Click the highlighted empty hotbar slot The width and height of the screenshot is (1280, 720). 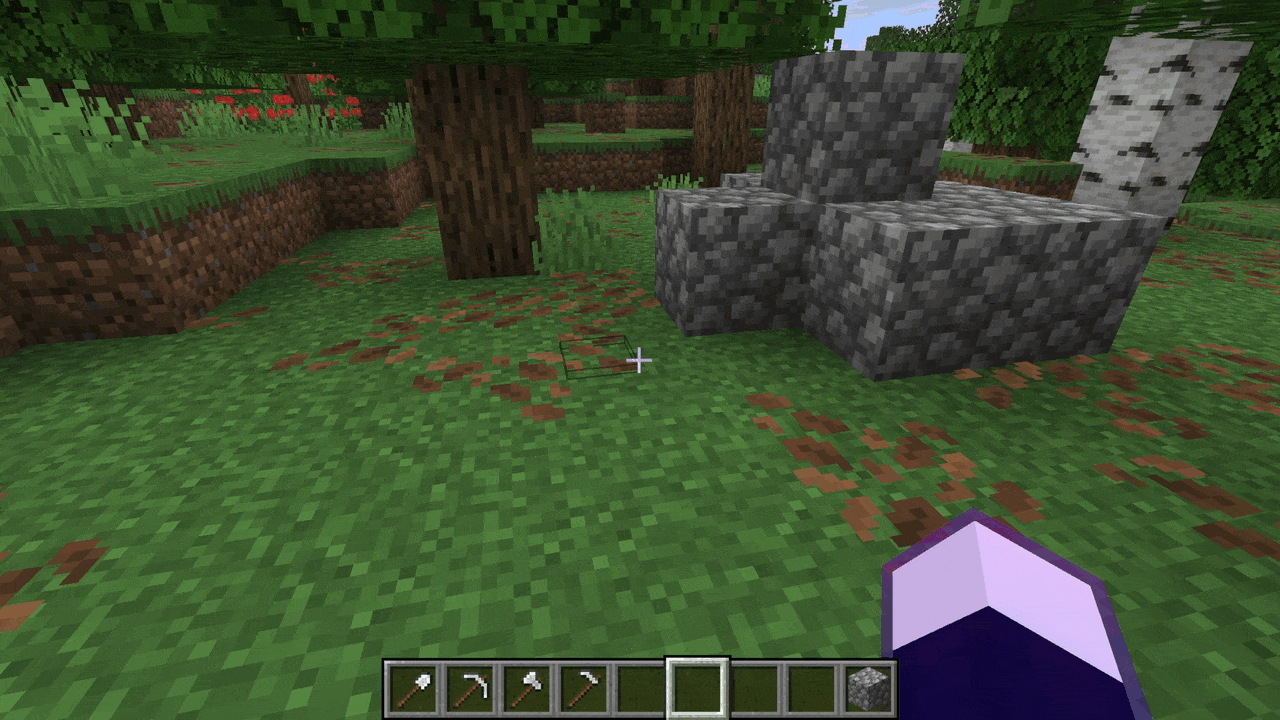[x=697, y=689]
